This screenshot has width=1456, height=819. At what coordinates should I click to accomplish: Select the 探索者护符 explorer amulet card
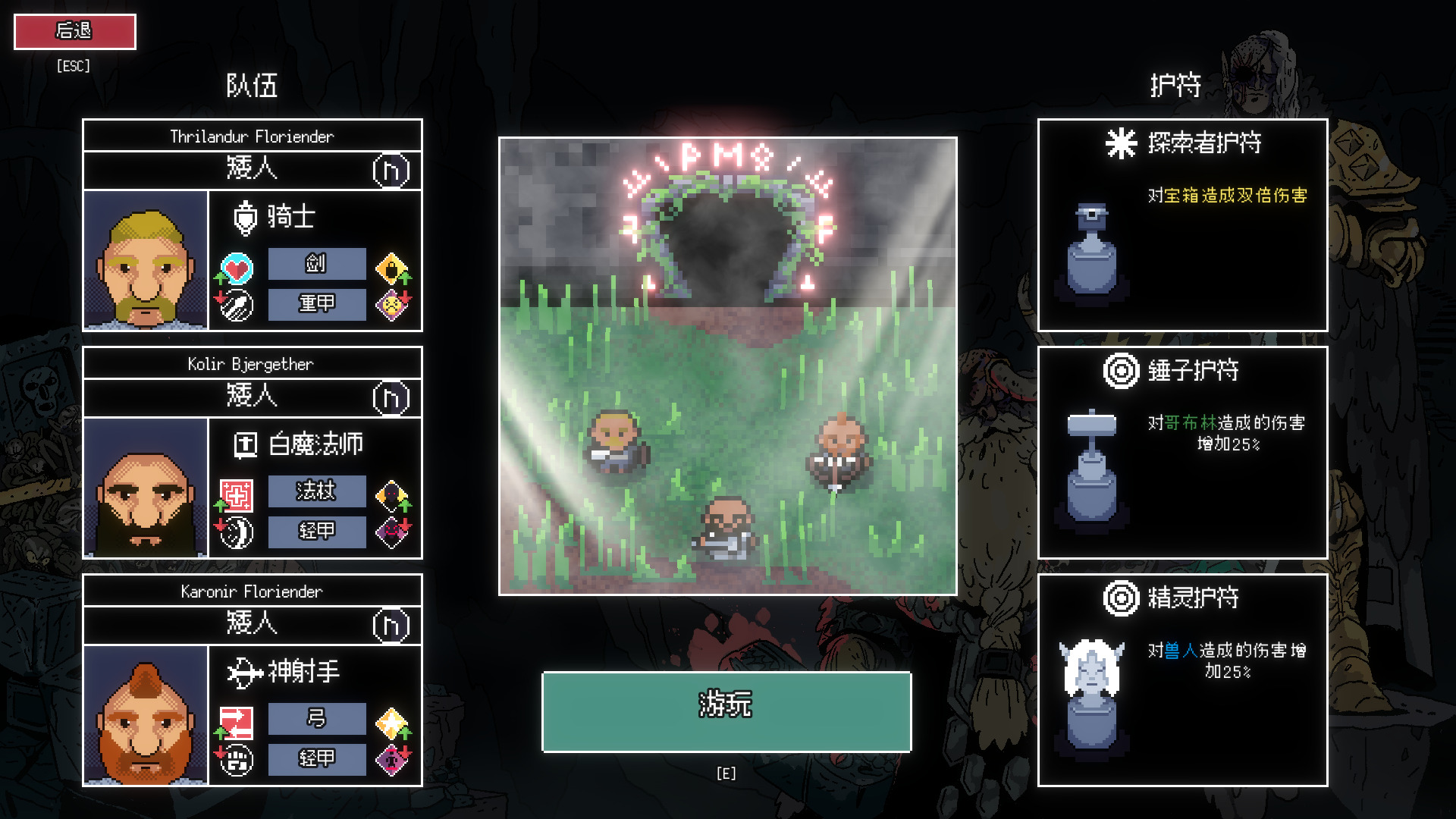pyautogui.click(x=1182, y=224)
